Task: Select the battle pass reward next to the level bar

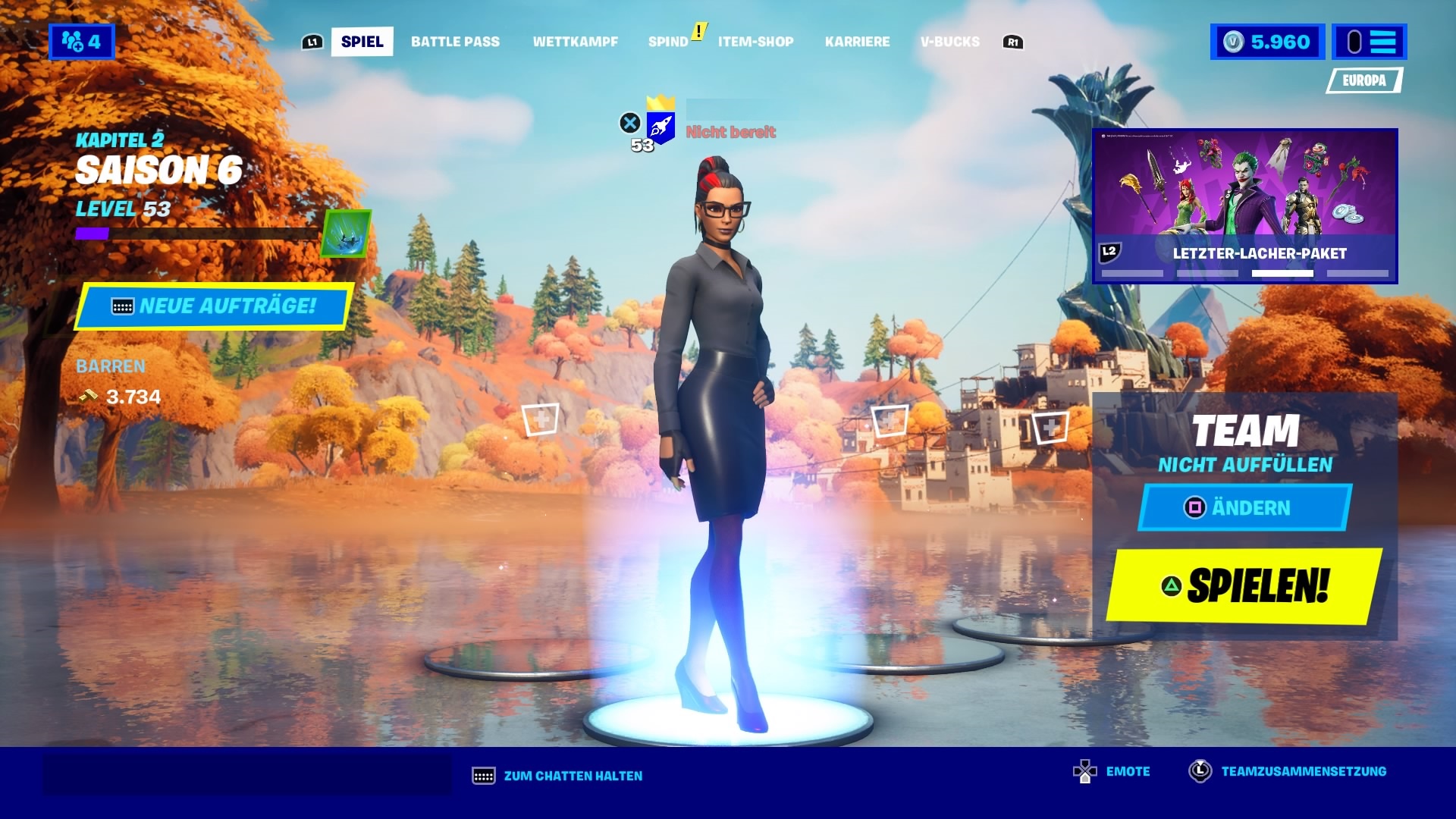Action: pyautogui.click(x=347, y=234)
